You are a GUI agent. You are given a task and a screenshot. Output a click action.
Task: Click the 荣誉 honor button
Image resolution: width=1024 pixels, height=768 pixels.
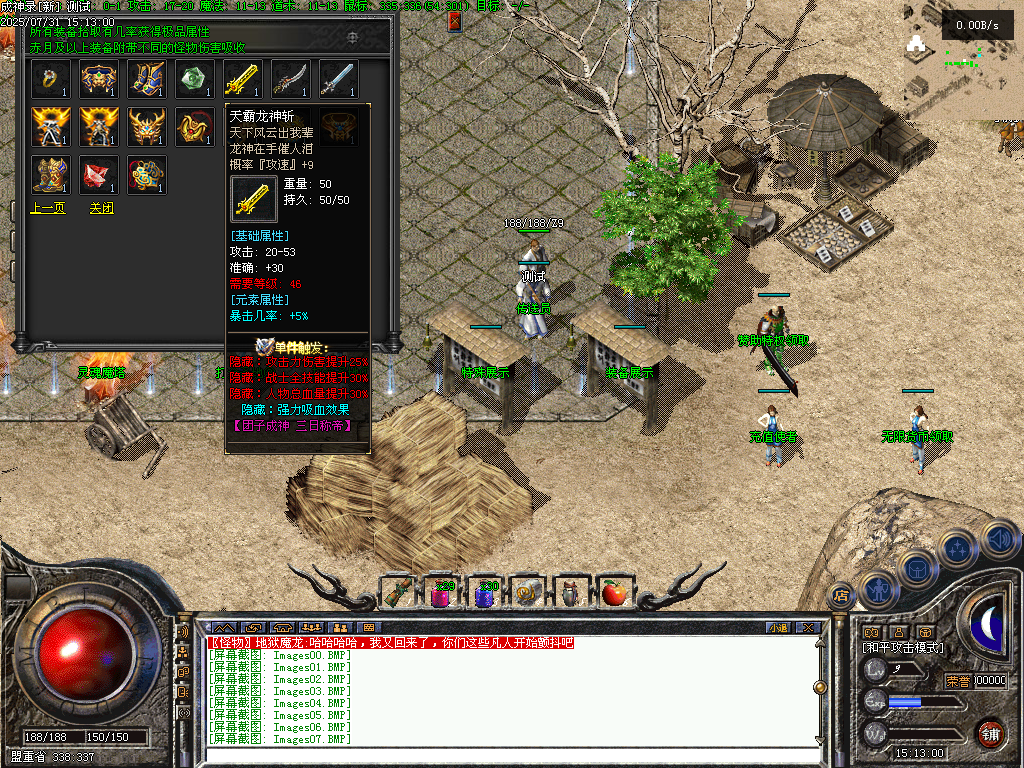(x=957, y=681)
